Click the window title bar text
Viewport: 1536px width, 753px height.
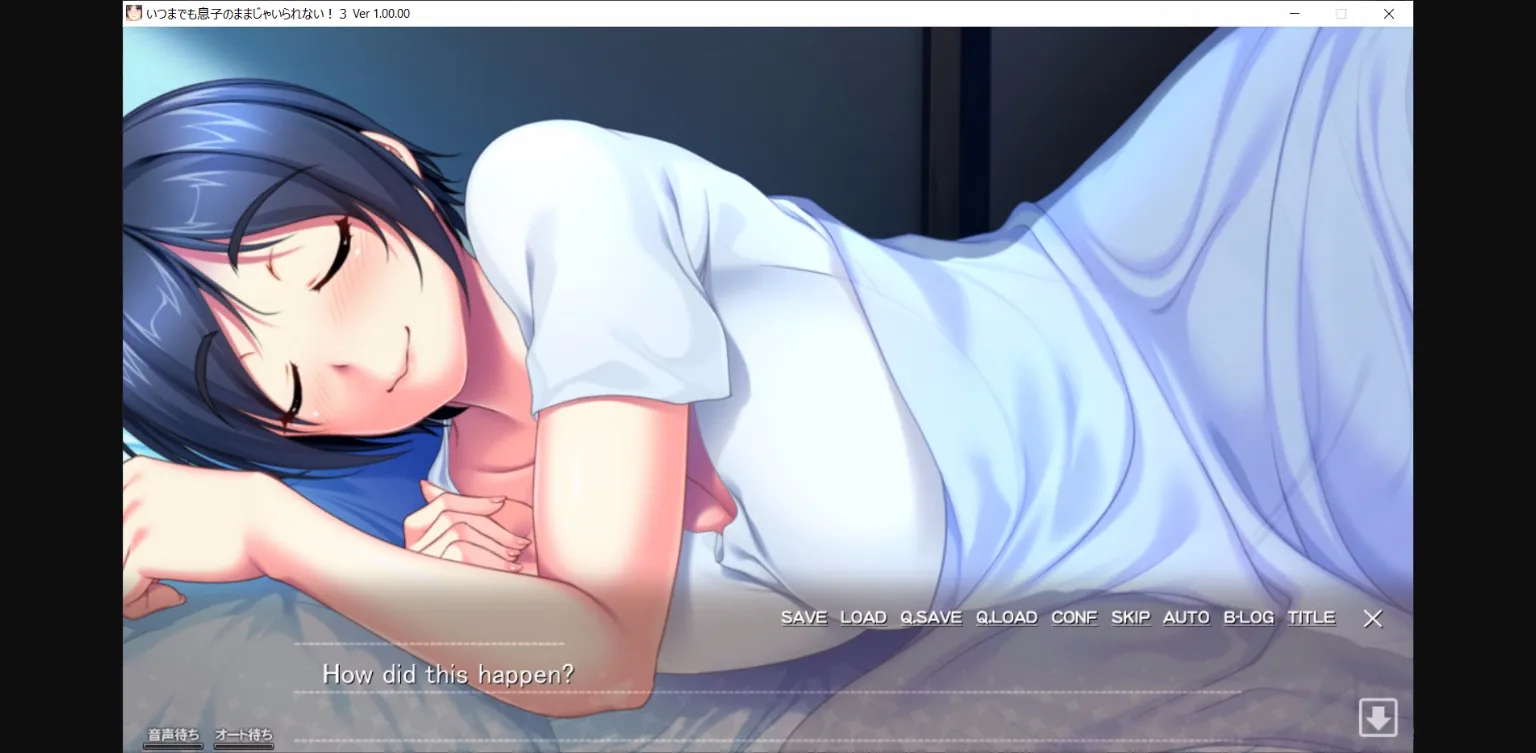278,13
